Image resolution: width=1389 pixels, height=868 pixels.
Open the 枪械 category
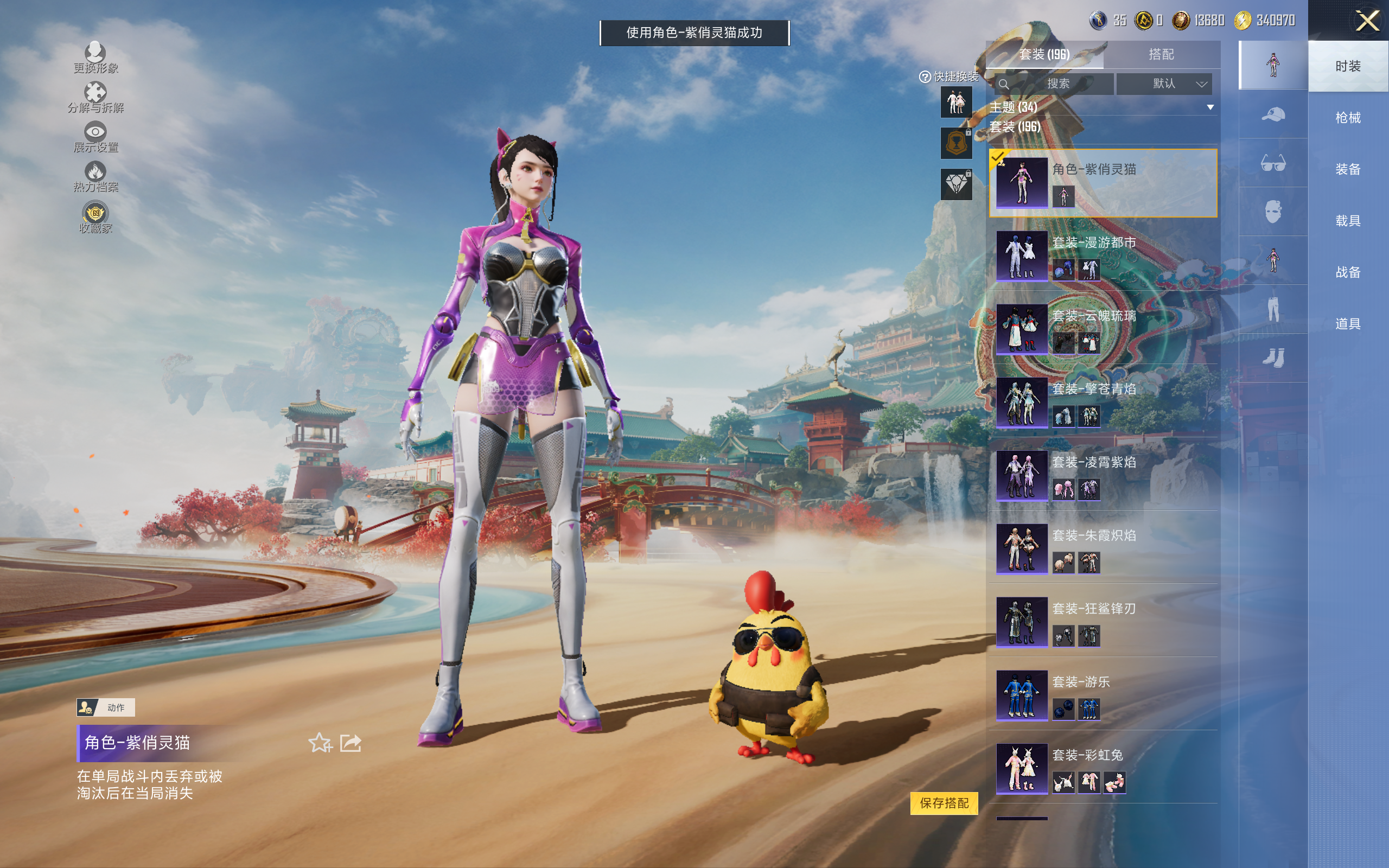(x=1347, y=118)
